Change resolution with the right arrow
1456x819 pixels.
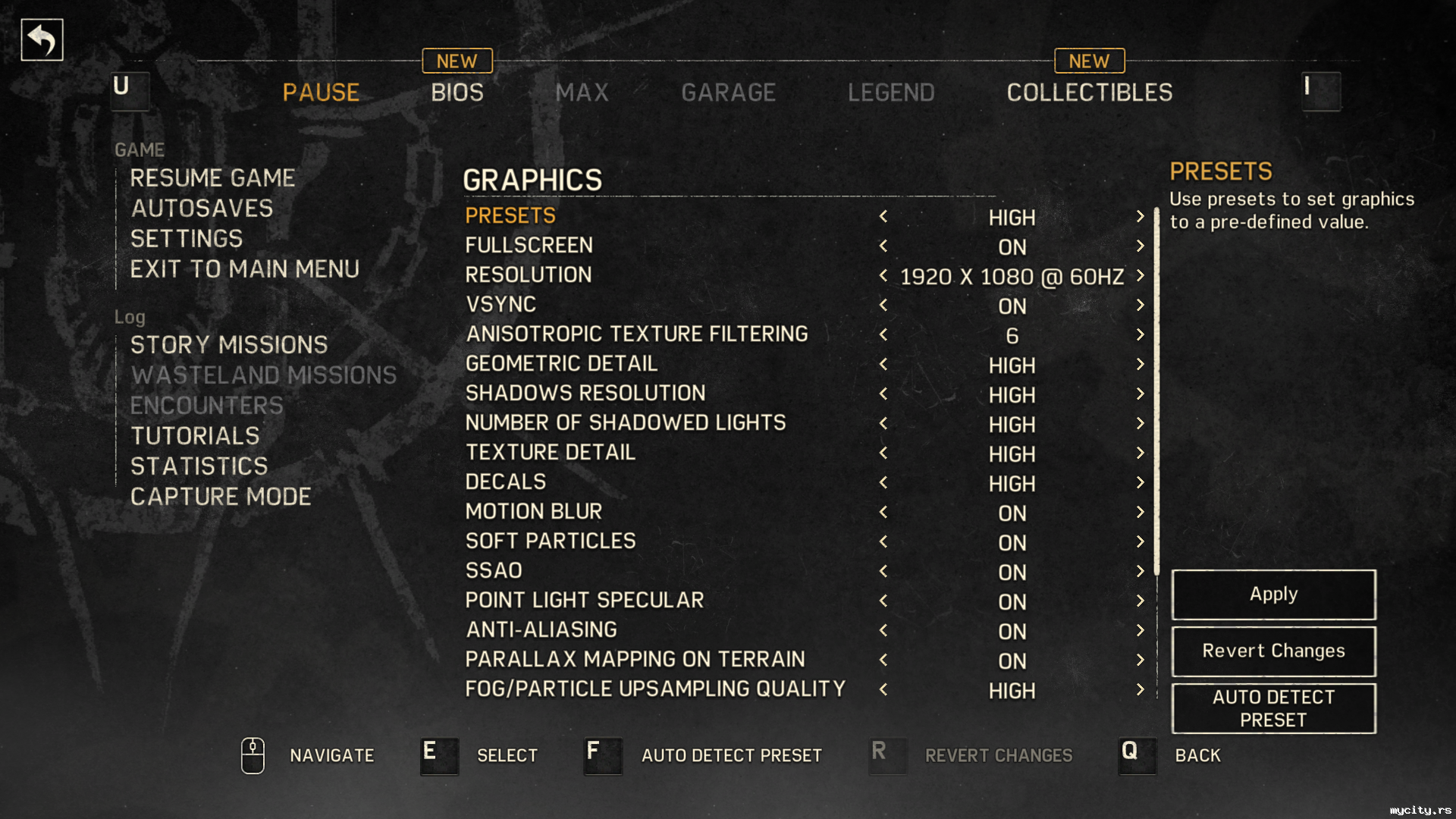pyautogui.click(x=1140, y=275)
